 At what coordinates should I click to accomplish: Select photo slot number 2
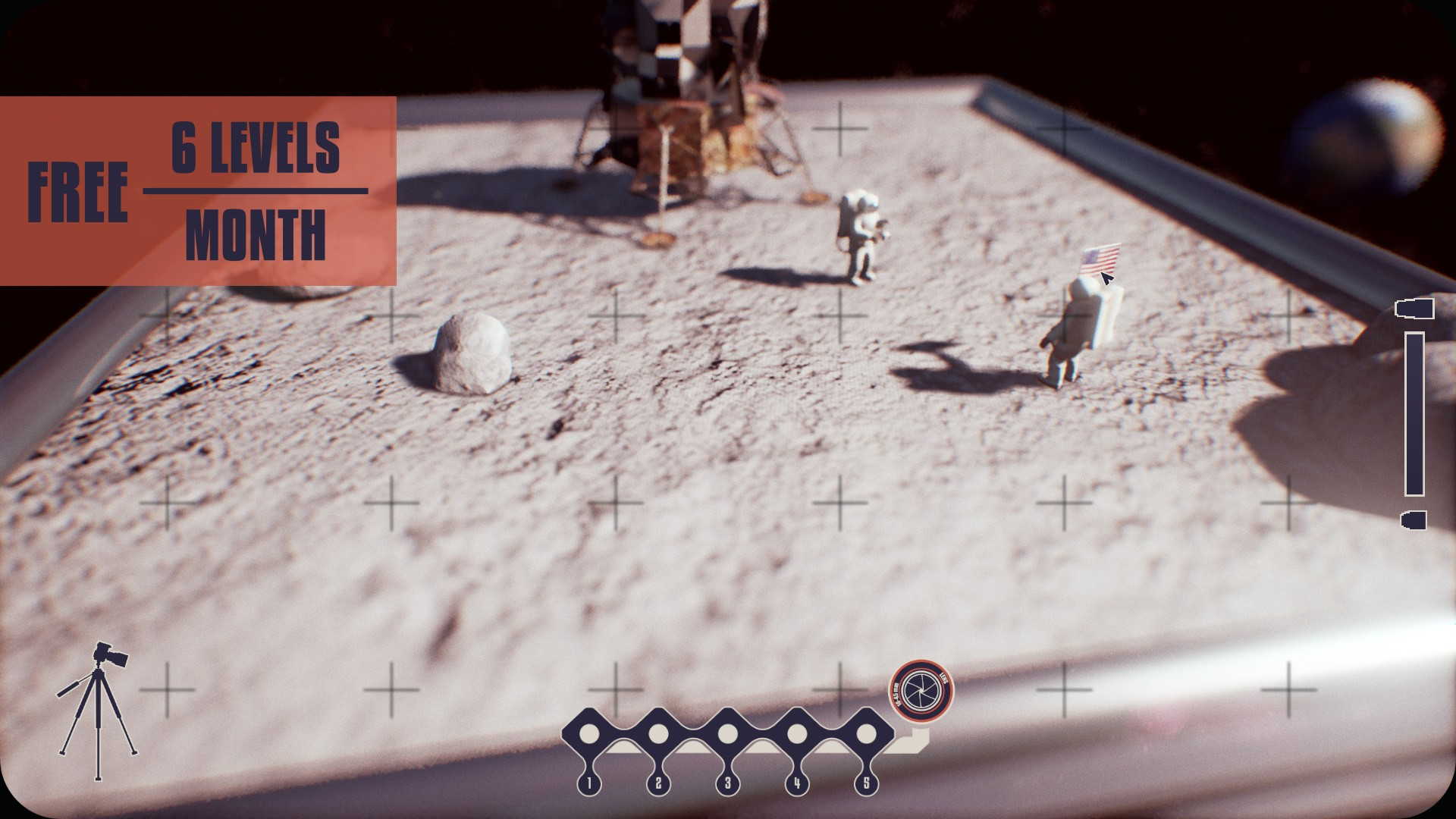tap(658, 734)
